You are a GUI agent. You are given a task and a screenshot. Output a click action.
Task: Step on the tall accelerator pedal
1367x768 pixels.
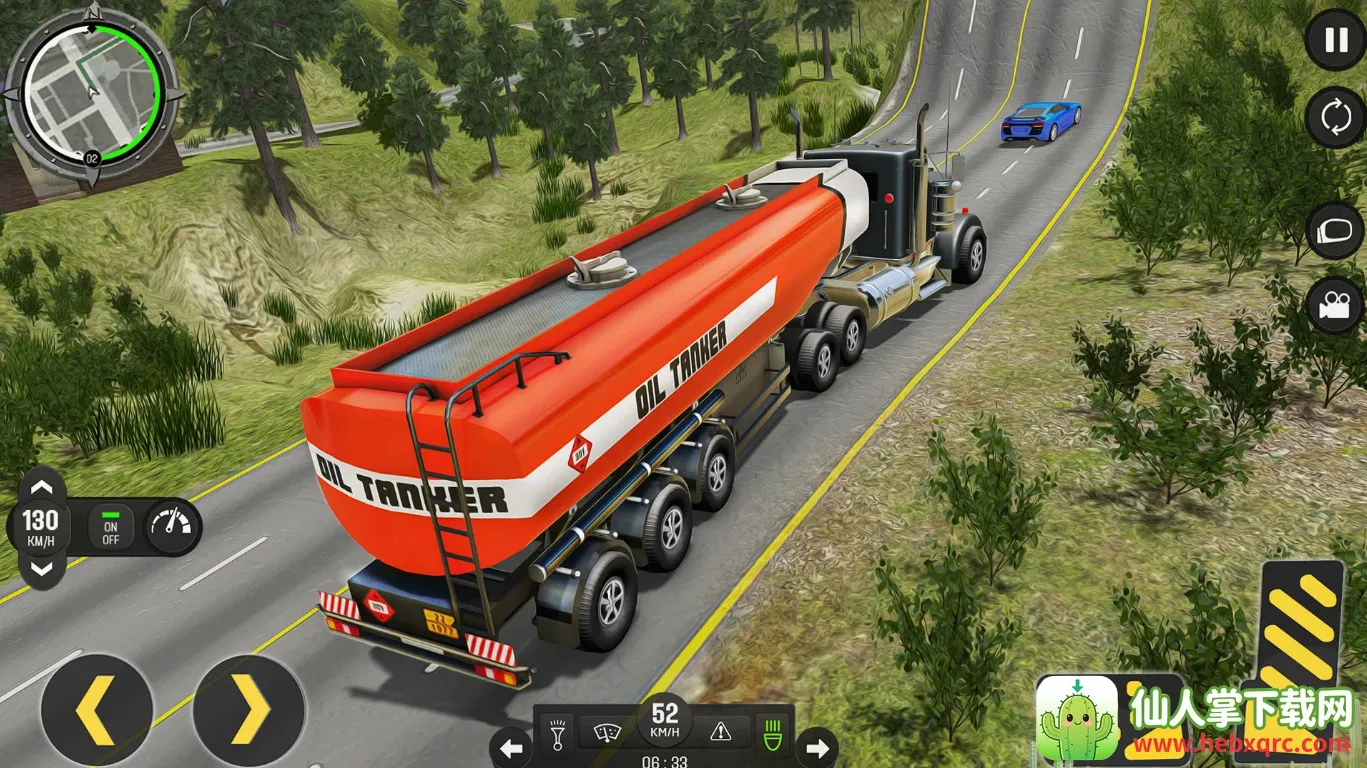[x=1300, y=630]
